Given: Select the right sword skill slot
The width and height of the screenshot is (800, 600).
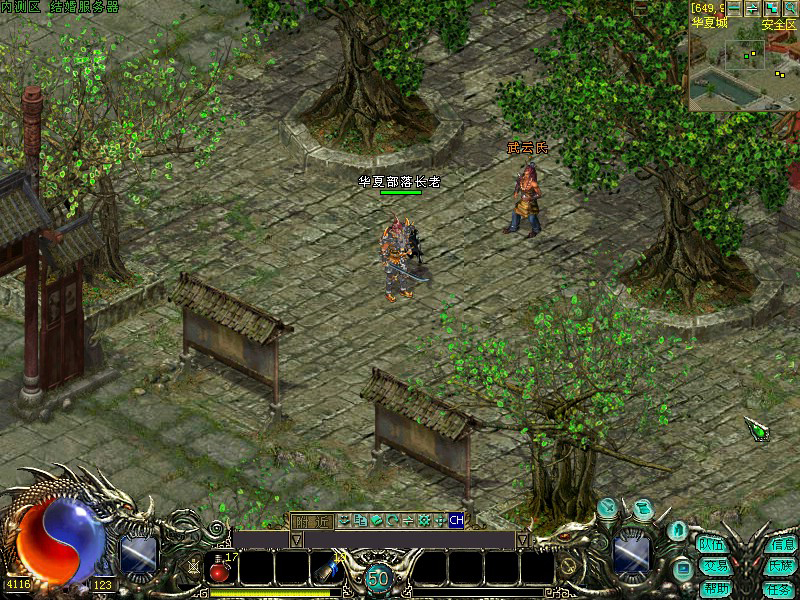Looking at the screenshot, I should click(632, 553).
